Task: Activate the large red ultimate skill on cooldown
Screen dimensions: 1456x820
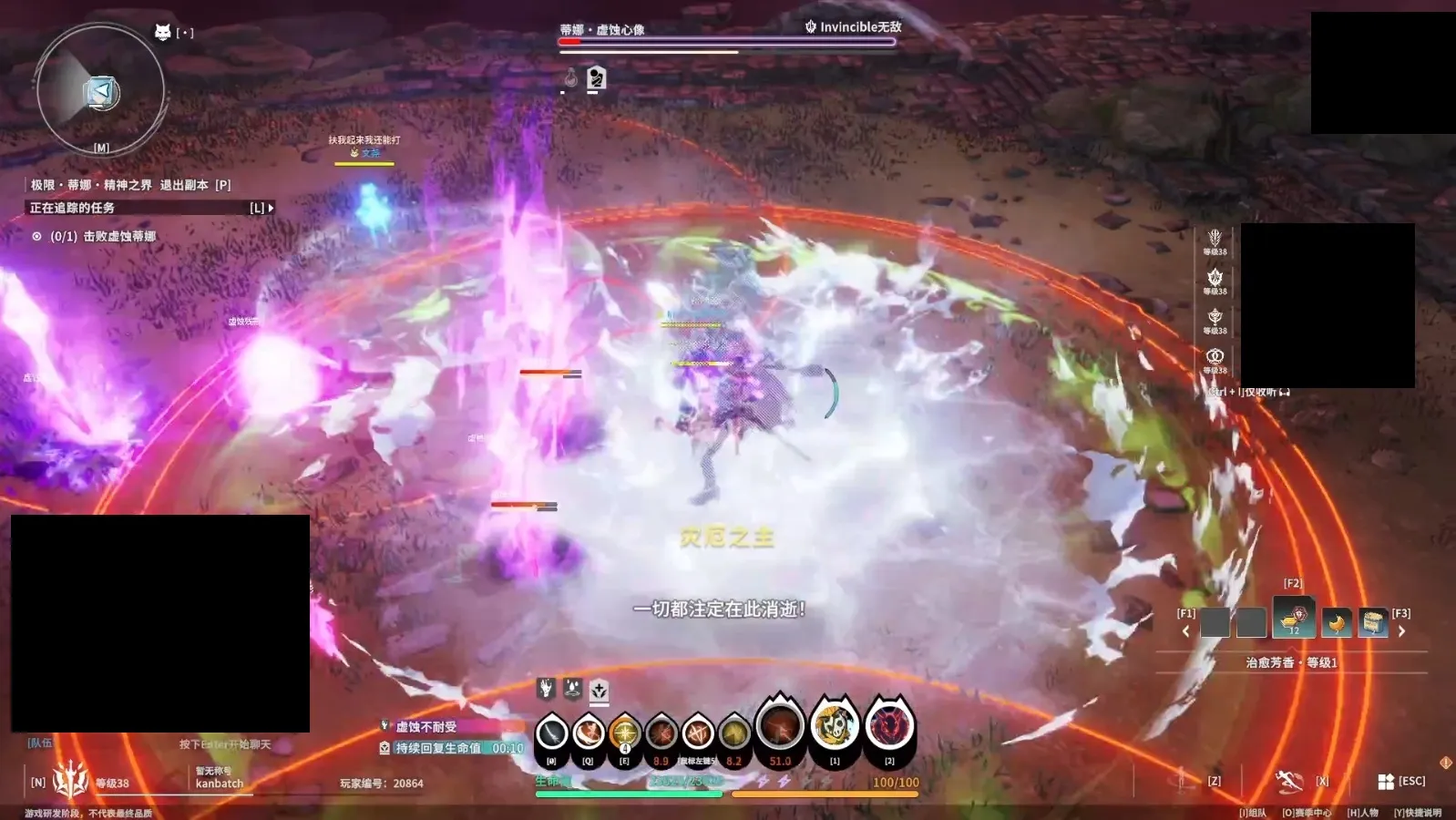Action: (781, 727)
